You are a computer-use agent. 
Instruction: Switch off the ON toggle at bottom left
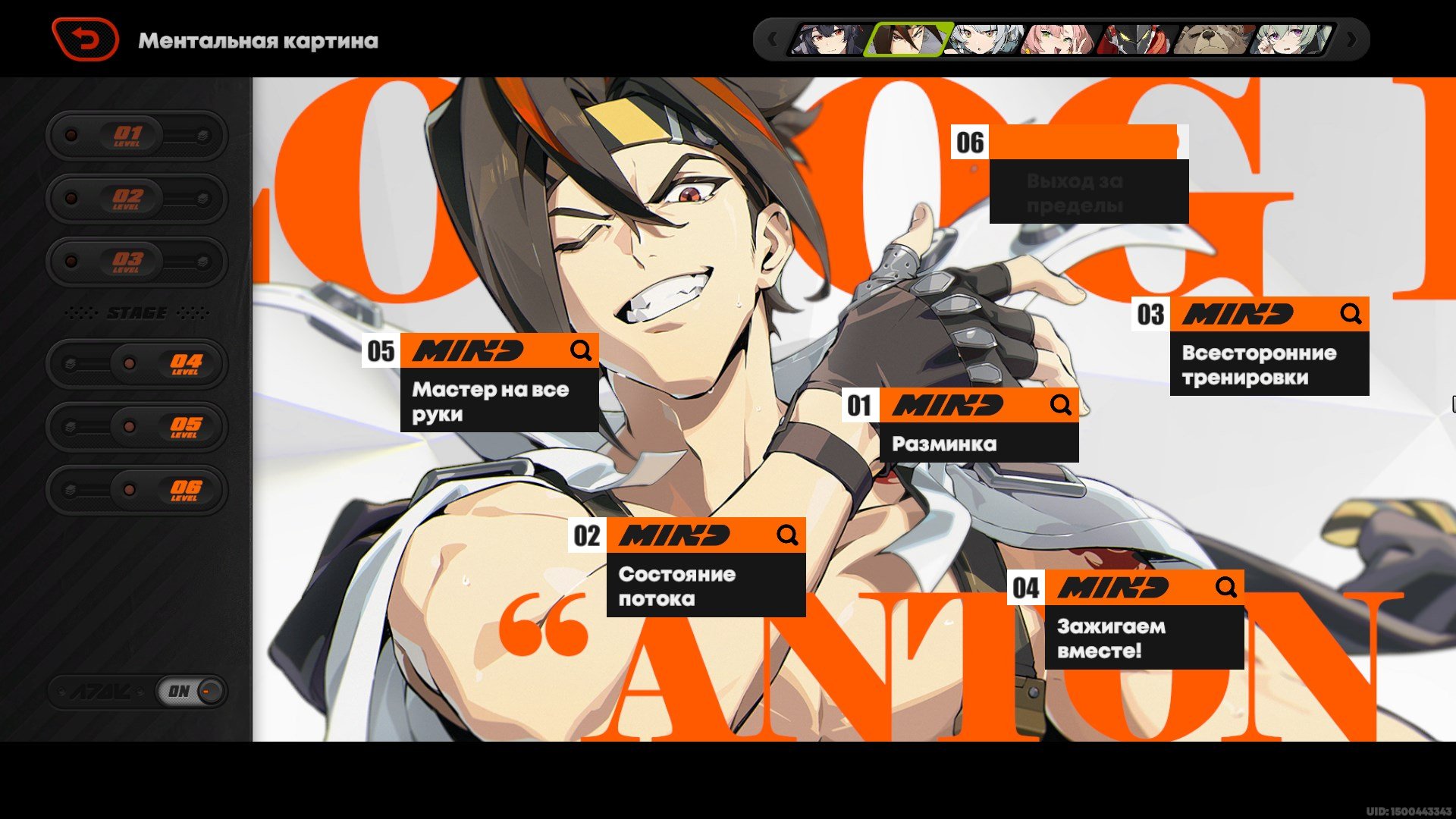(x=190, y=691)
